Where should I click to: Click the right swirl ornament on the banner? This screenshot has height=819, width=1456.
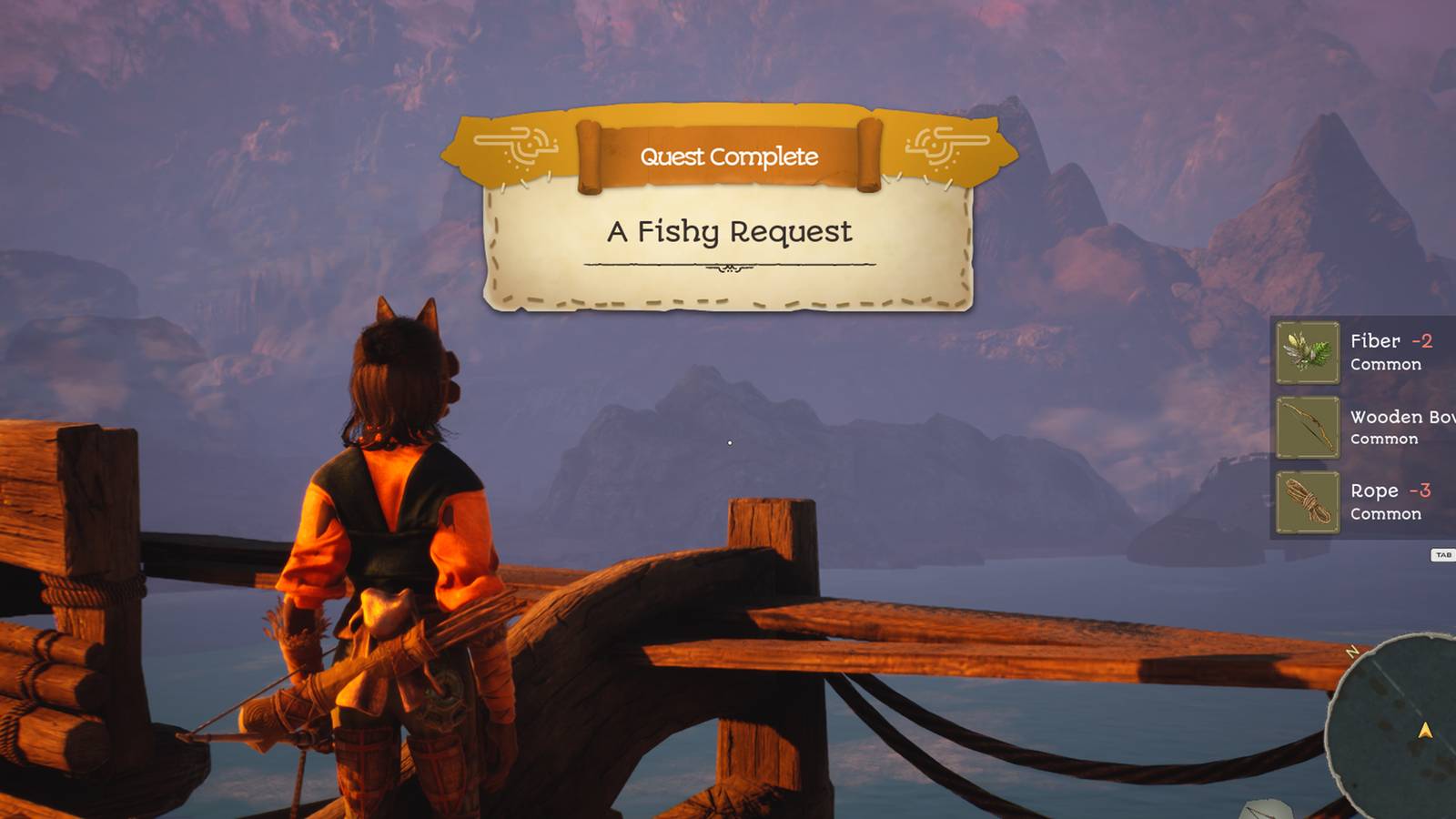[x=944, y=148]
